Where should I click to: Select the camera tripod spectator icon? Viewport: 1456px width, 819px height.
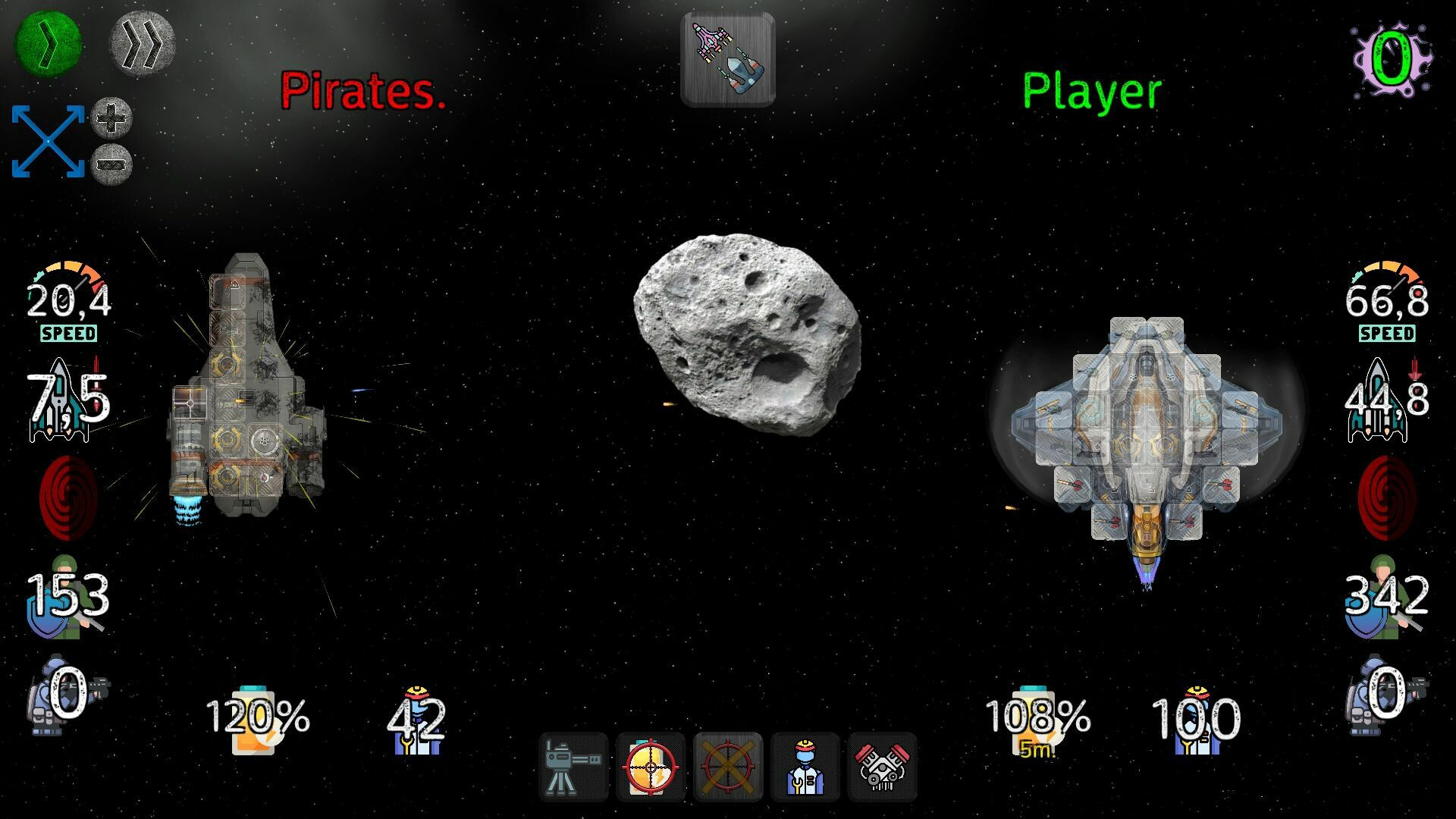(574, 767)
